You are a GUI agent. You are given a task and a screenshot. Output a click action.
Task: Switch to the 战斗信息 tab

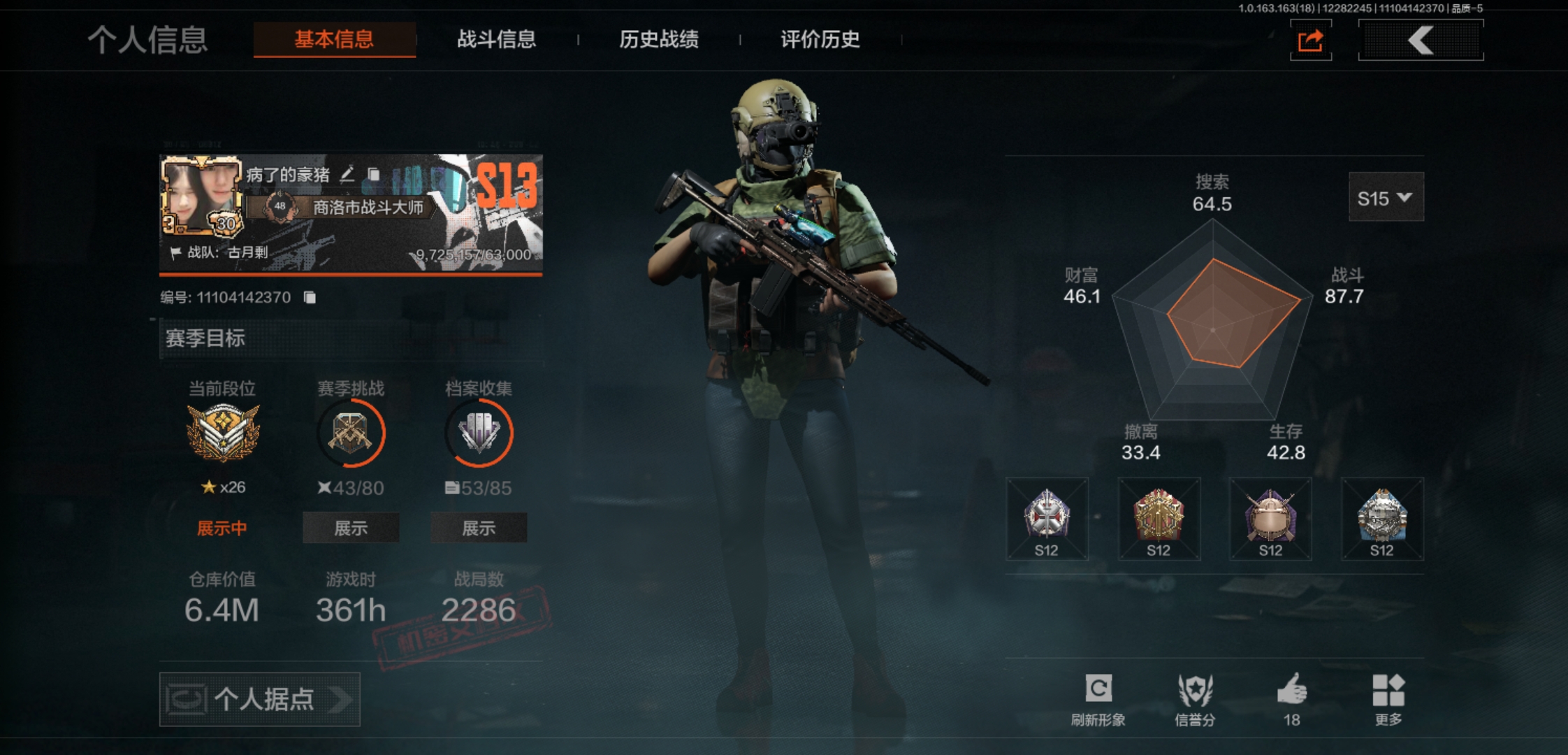point(496,39)
